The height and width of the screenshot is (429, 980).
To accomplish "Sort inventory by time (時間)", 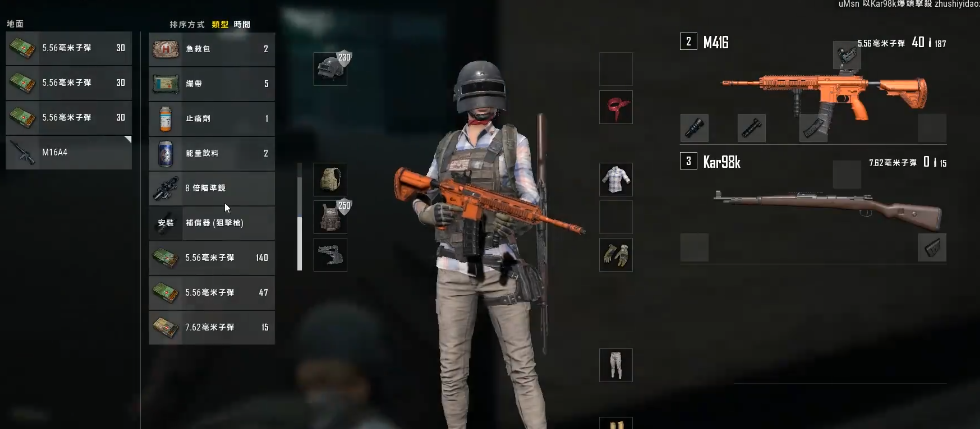I will (x=241, y=23).
